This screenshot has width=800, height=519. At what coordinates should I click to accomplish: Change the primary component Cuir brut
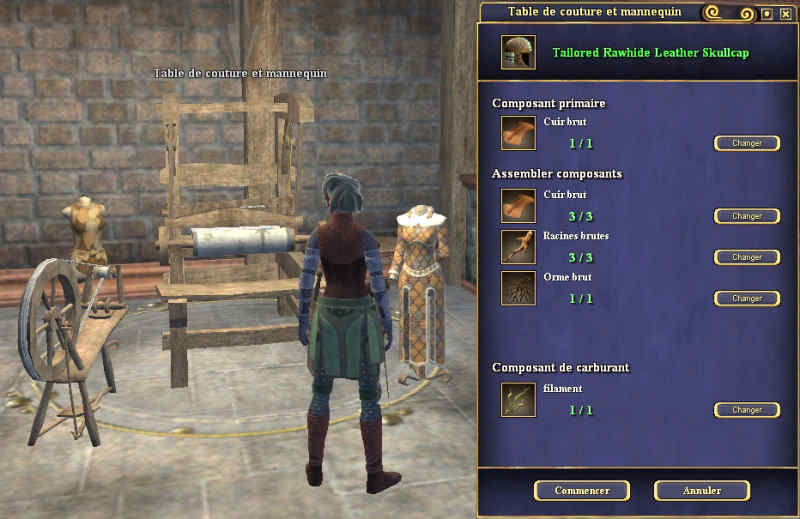click(746, 143)
